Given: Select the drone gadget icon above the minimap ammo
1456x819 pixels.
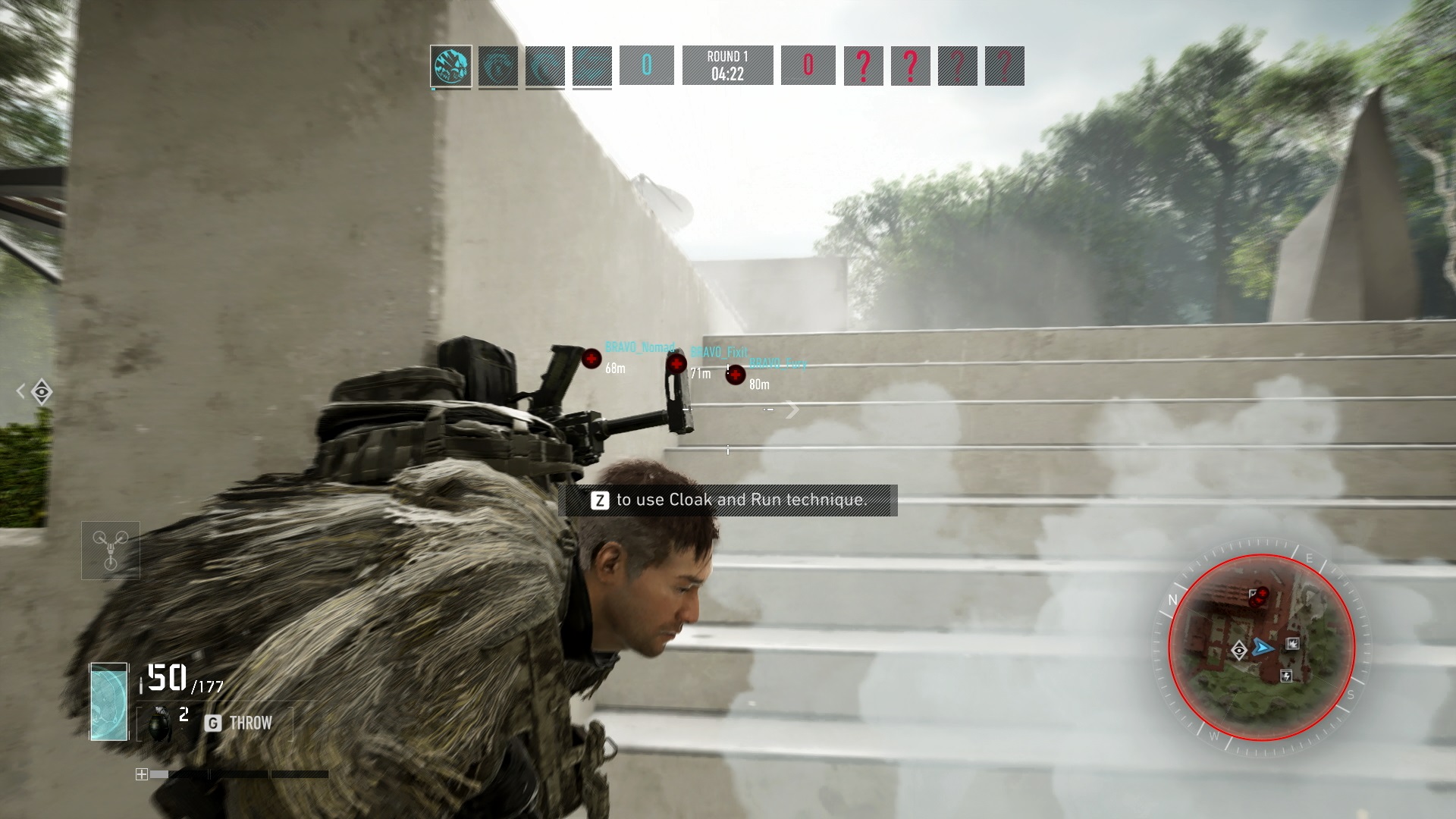Looking at the screenshot, I should [111, 550].
